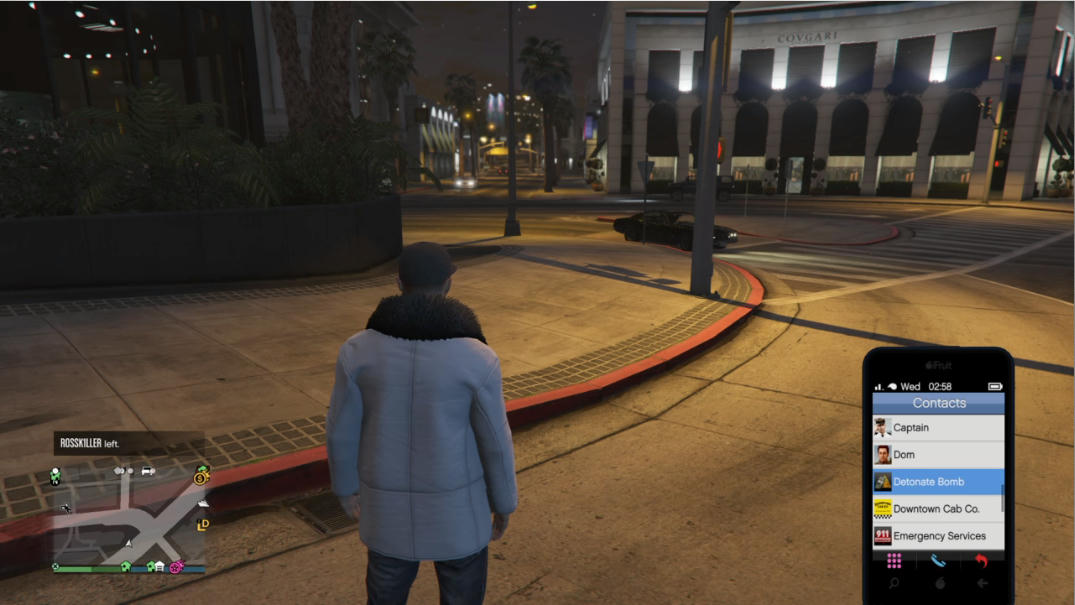
Task: Click the white player arrow on minimap
Action: pos(128,543)
